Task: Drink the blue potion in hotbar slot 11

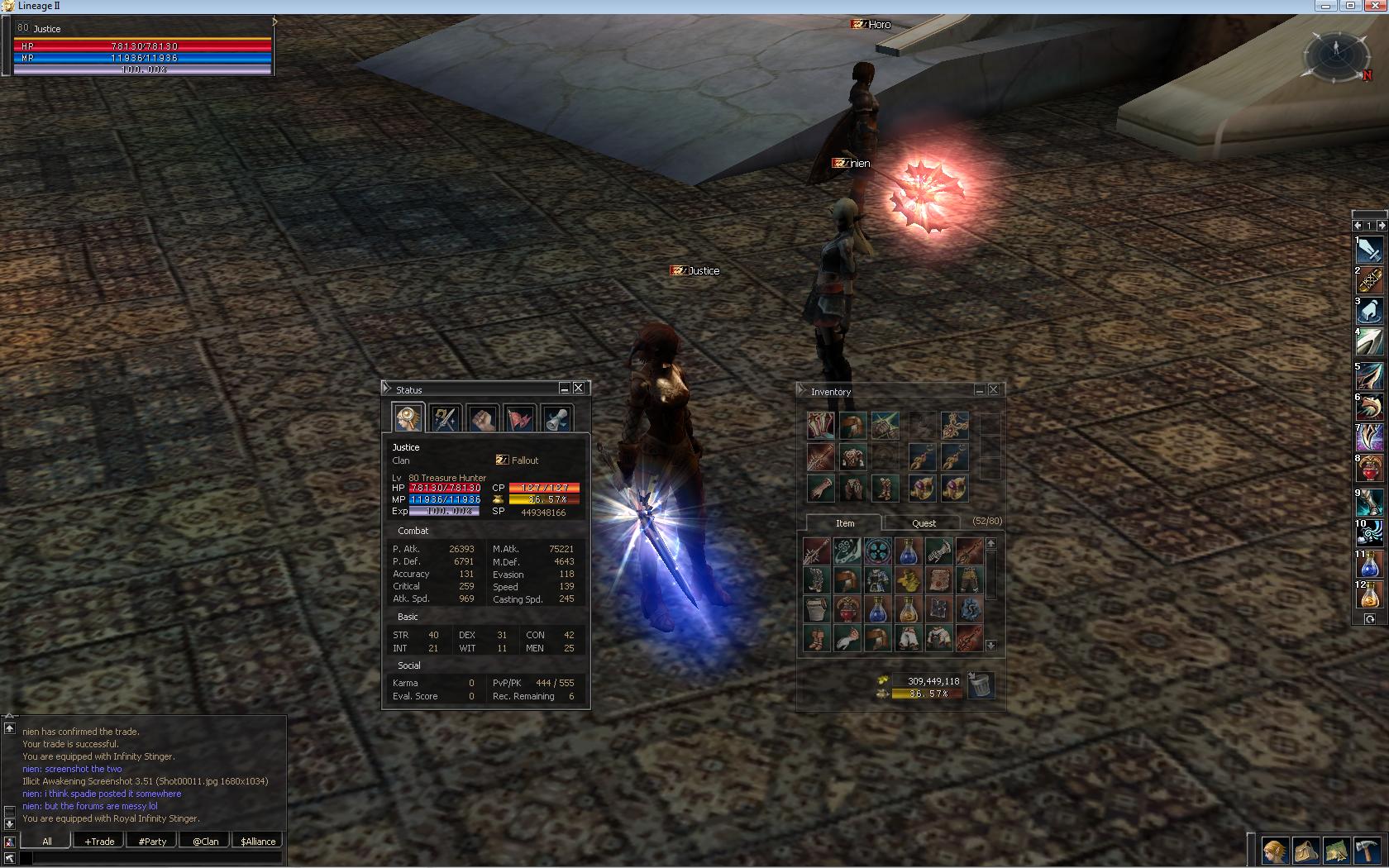Action: (x=1369, y=565)
